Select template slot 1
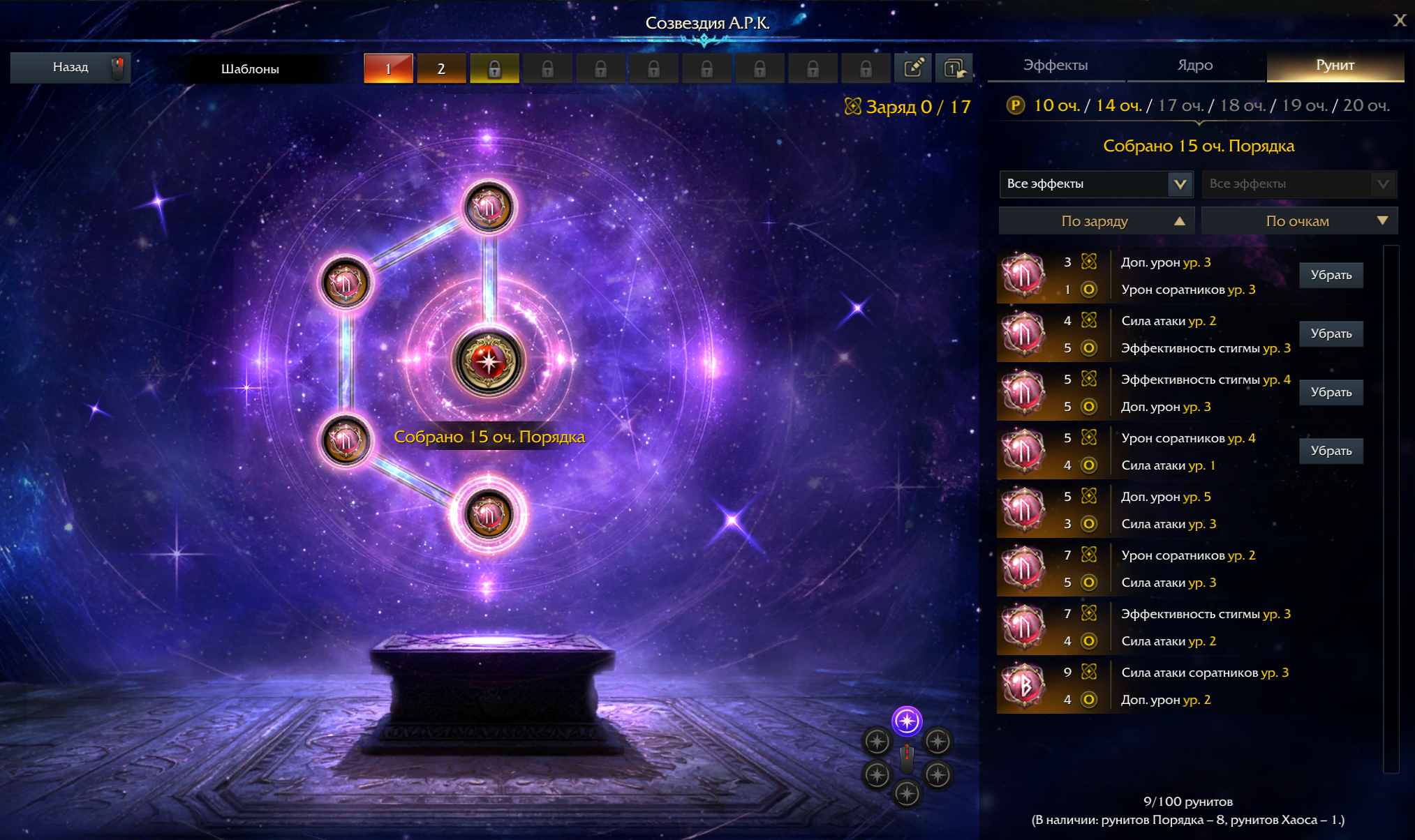This screenshot has width=1415, height=840. coord(388,68)
